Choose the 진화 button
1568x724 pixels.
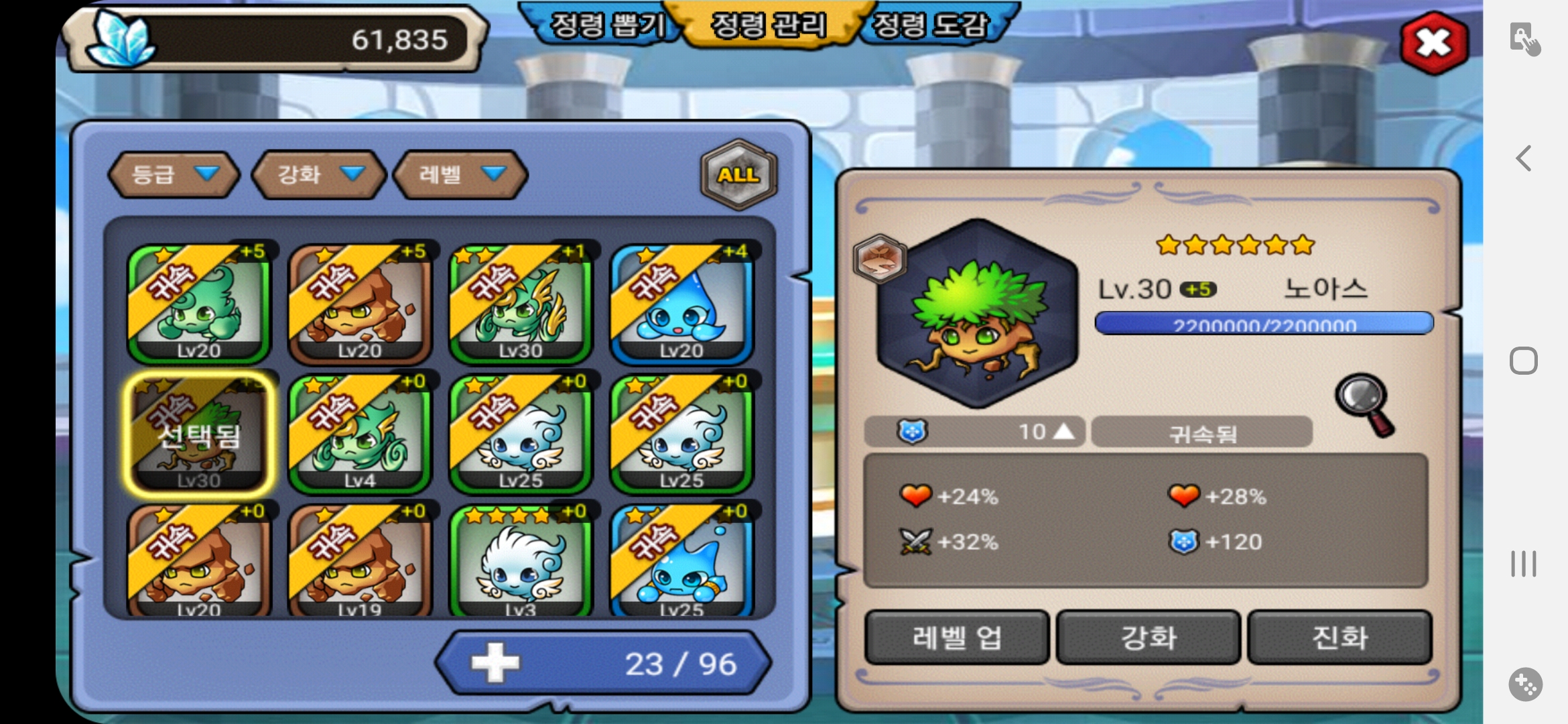click(1340, 637)
